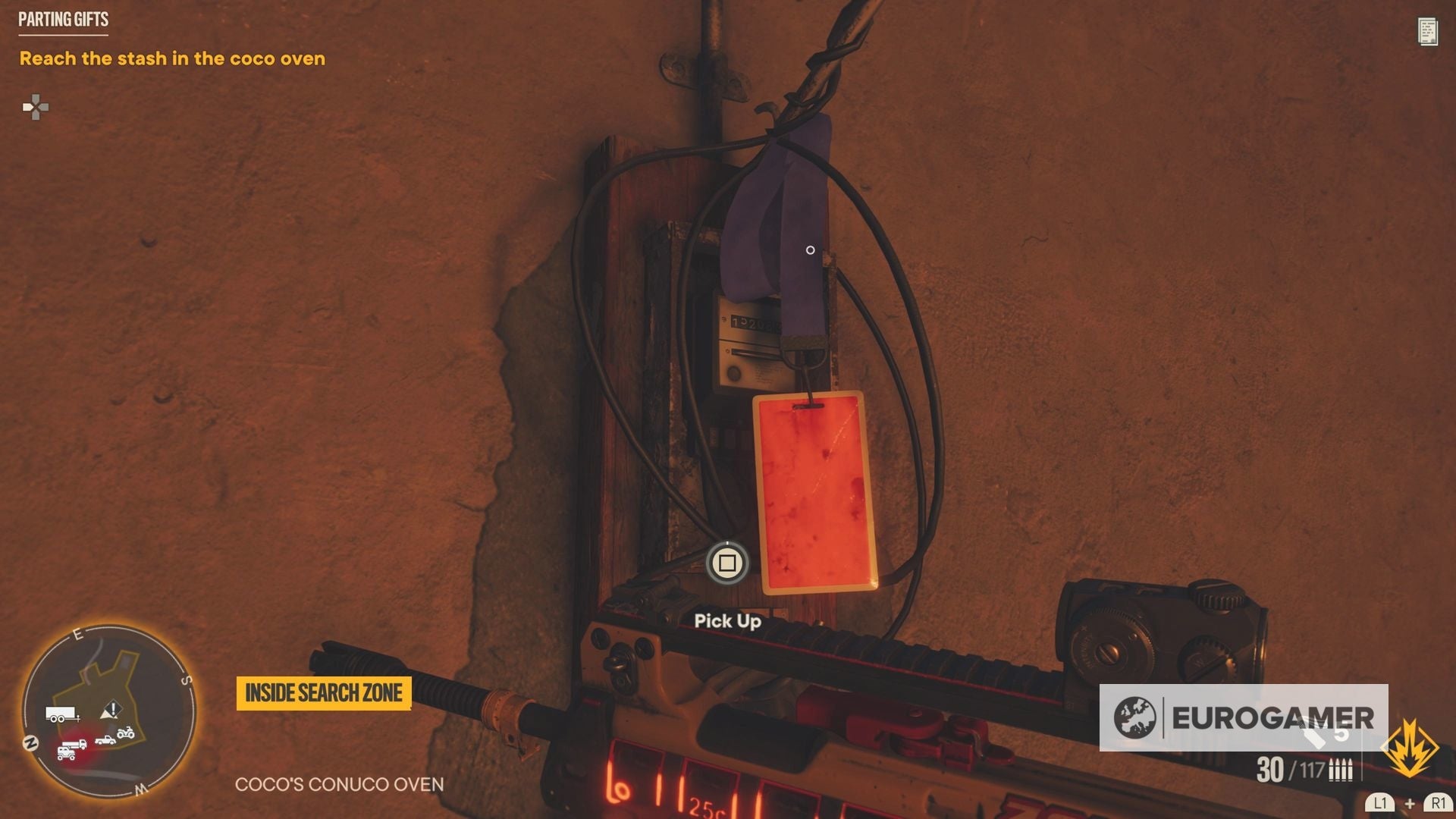
Task: Pick up the red keycard hanging on the wall
Action: pyautogui.click(x=811, y=493)
